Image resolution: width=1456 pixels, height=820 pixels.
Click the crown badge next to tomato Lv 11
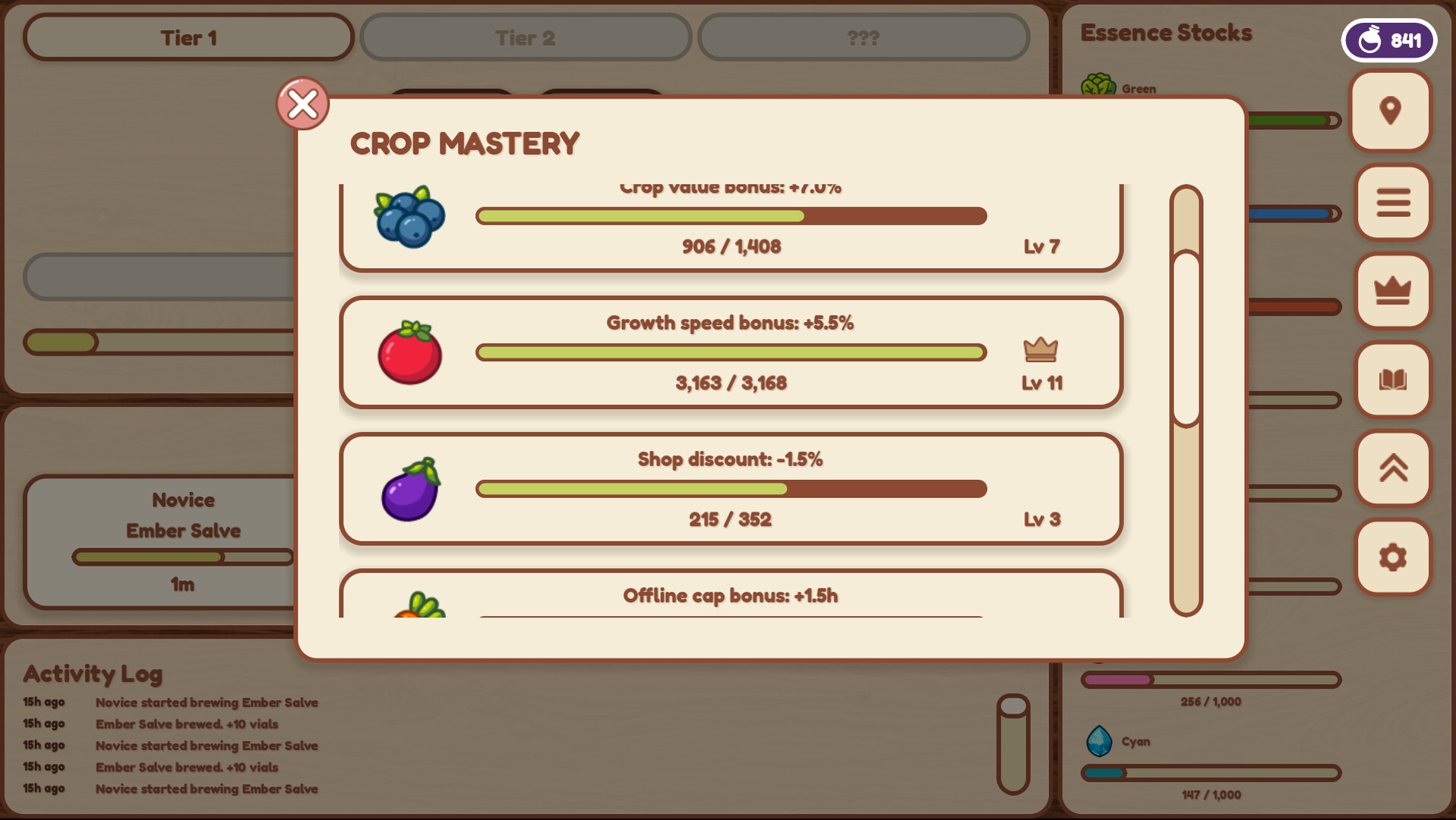point(1041,348)
